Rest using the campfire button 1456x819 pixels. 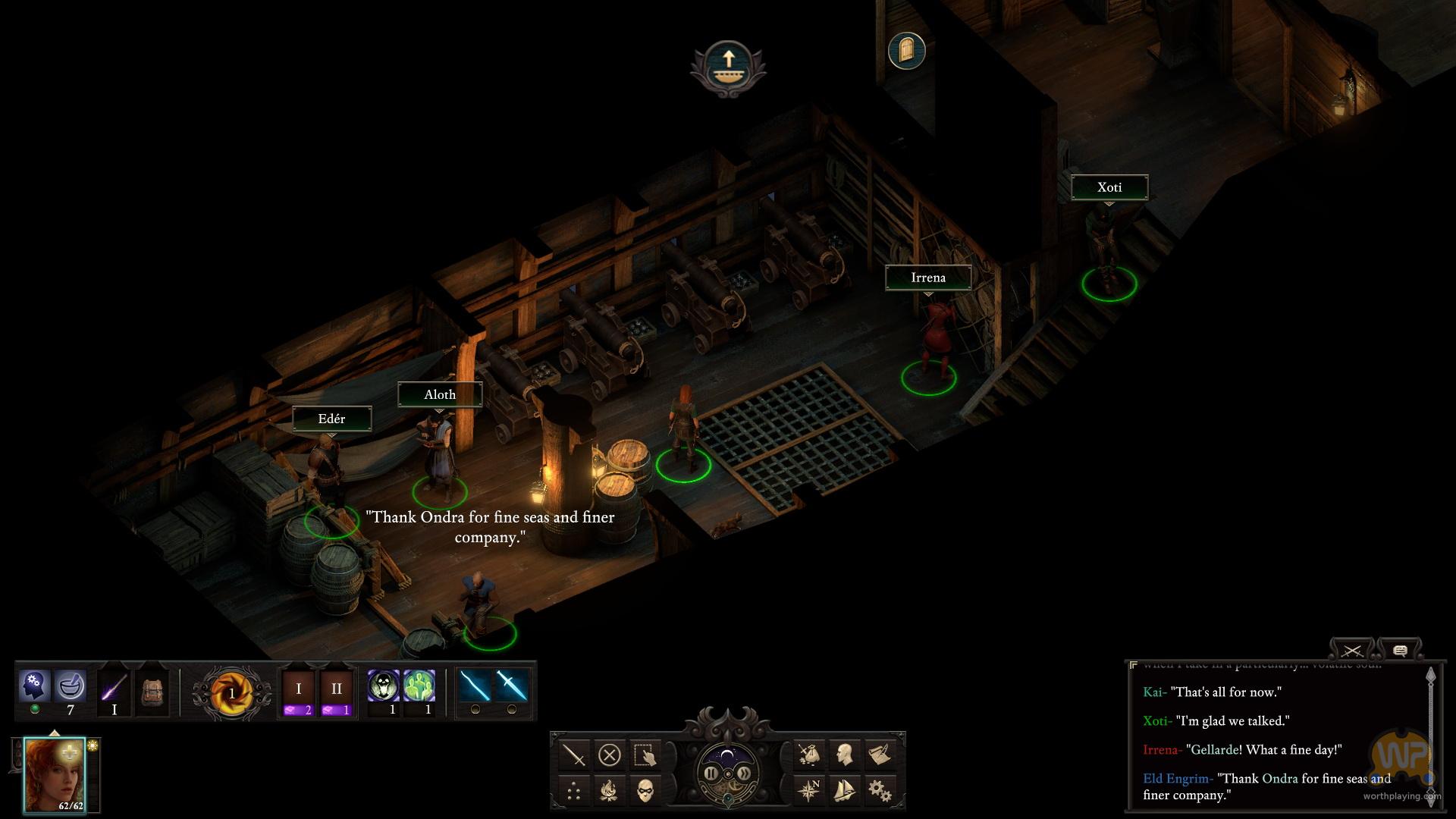(610, 791)
